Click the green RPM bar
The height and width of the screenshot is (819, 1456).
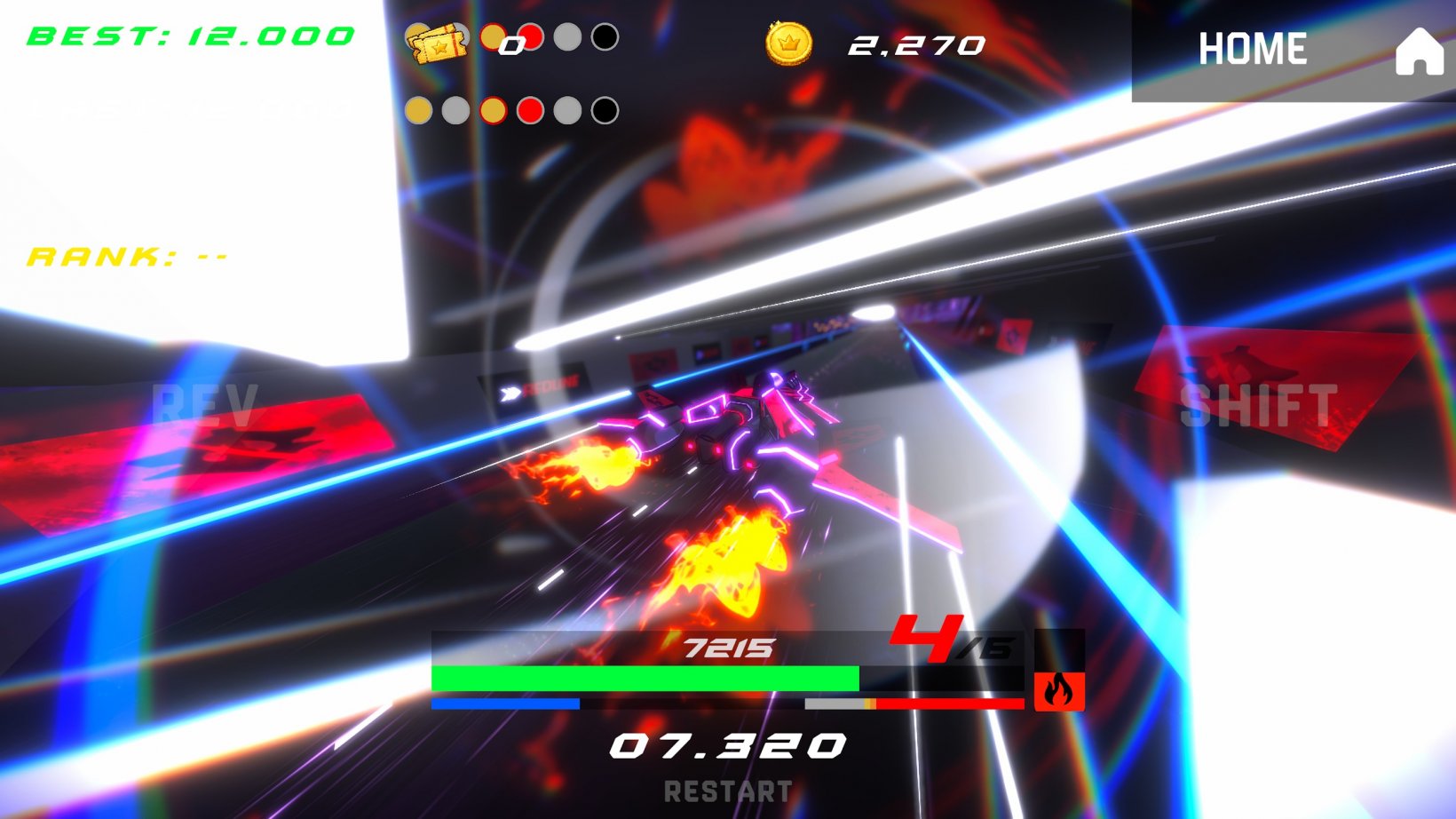(x=644, y=678)
